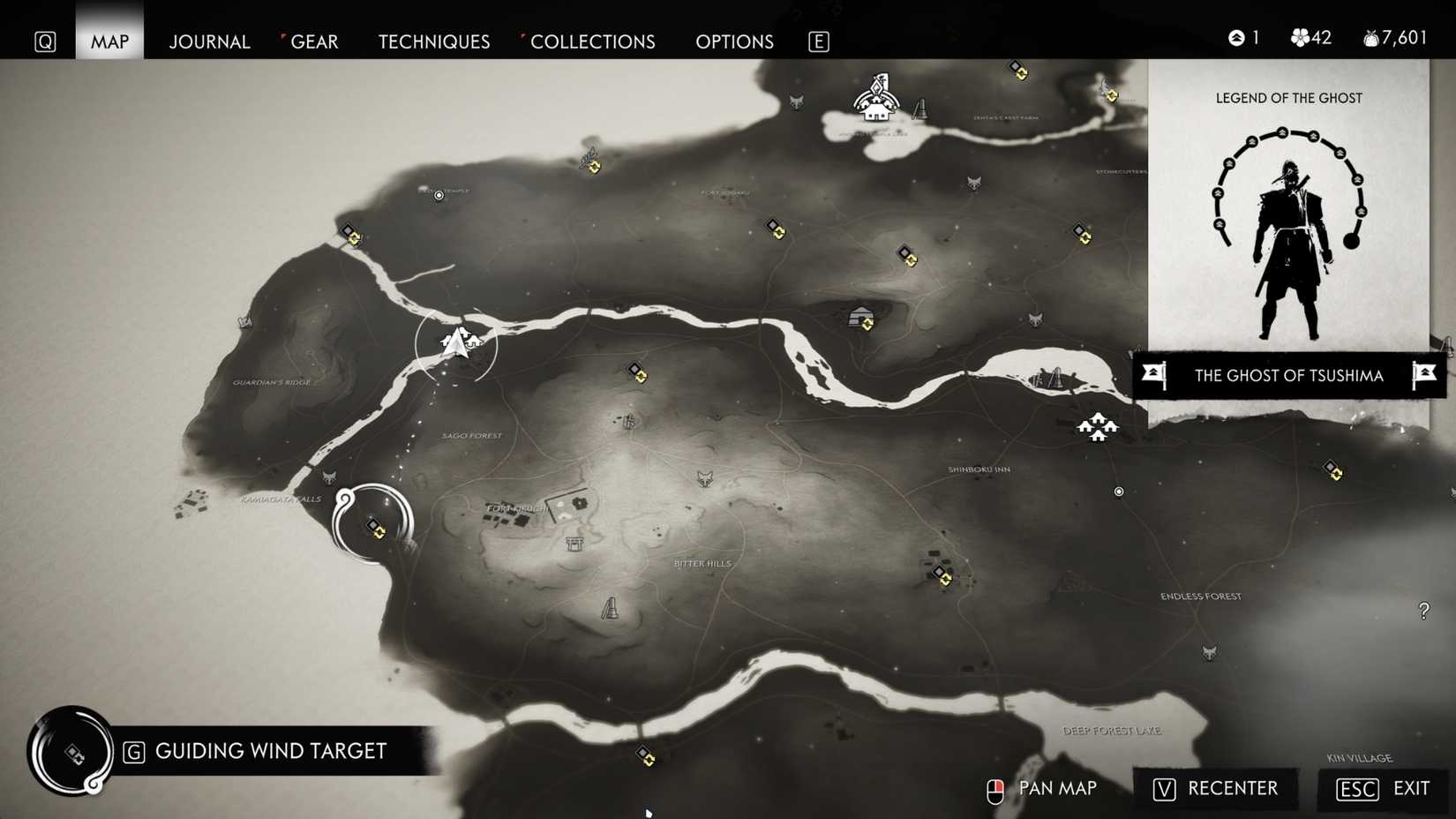Viewport: 1456px width, 819px height.
Task: Click the village tents icon near Shinboku Inn
Action: click(x=1097, y=427)
